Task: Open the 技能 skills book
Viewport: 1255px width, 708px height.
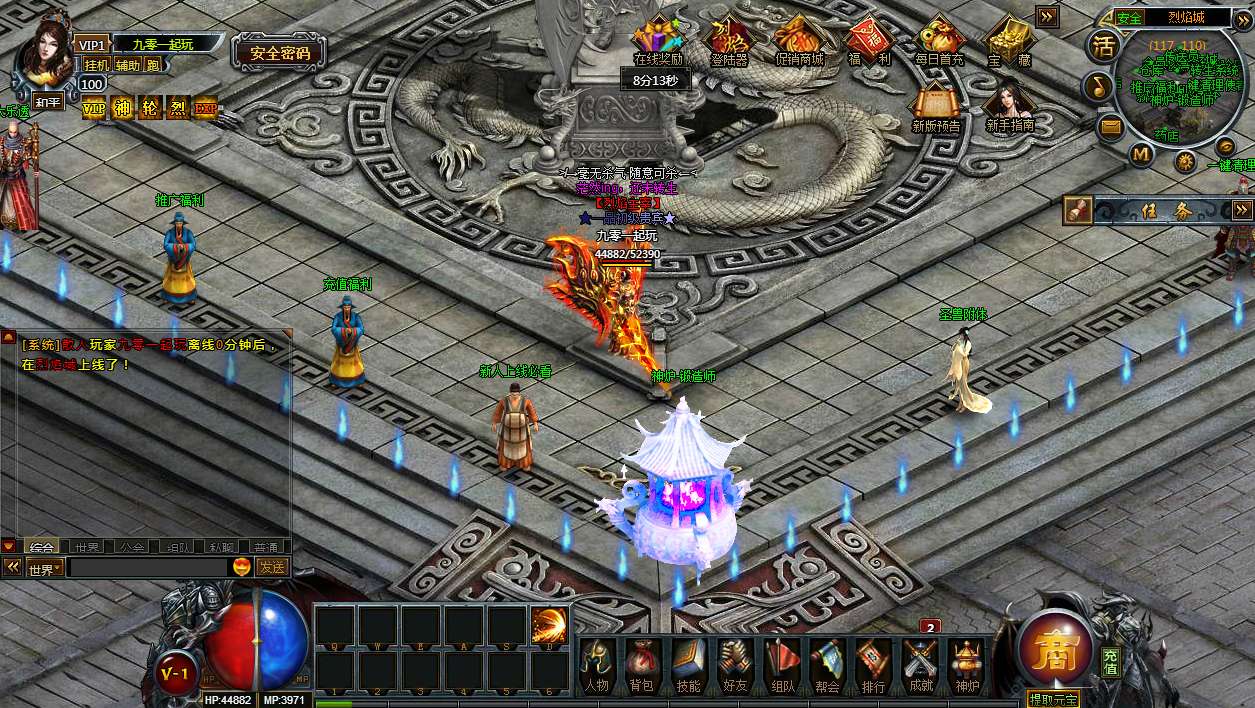Action: coord(689,664)
